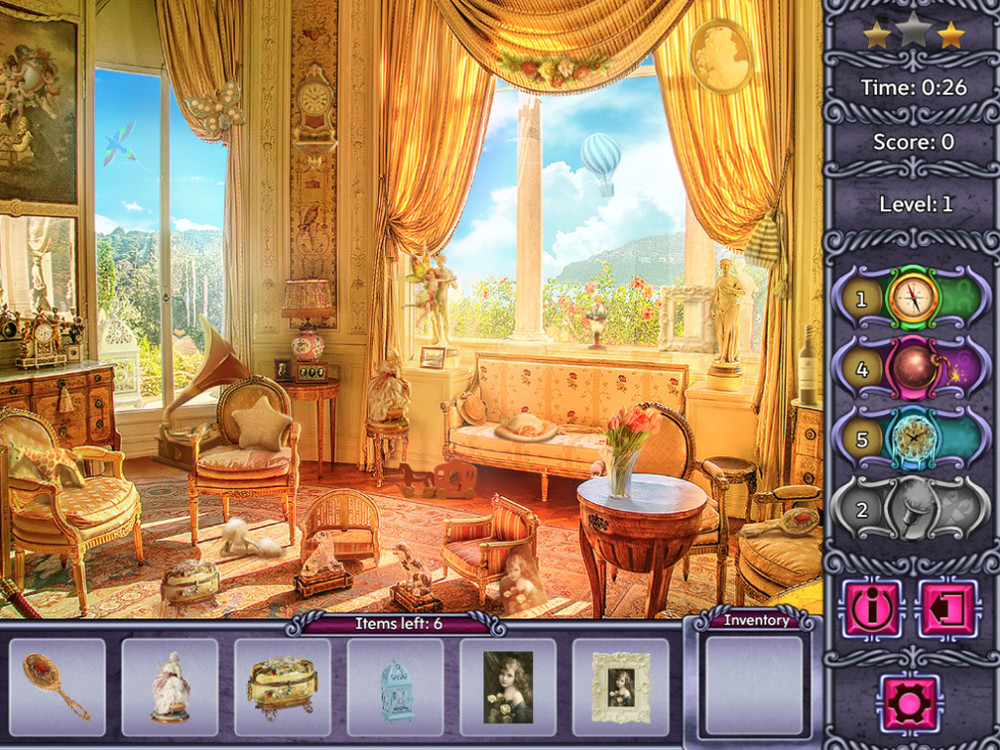Use the compass hint power-up
Screen dimensions: 1000x750
point(913,297)
